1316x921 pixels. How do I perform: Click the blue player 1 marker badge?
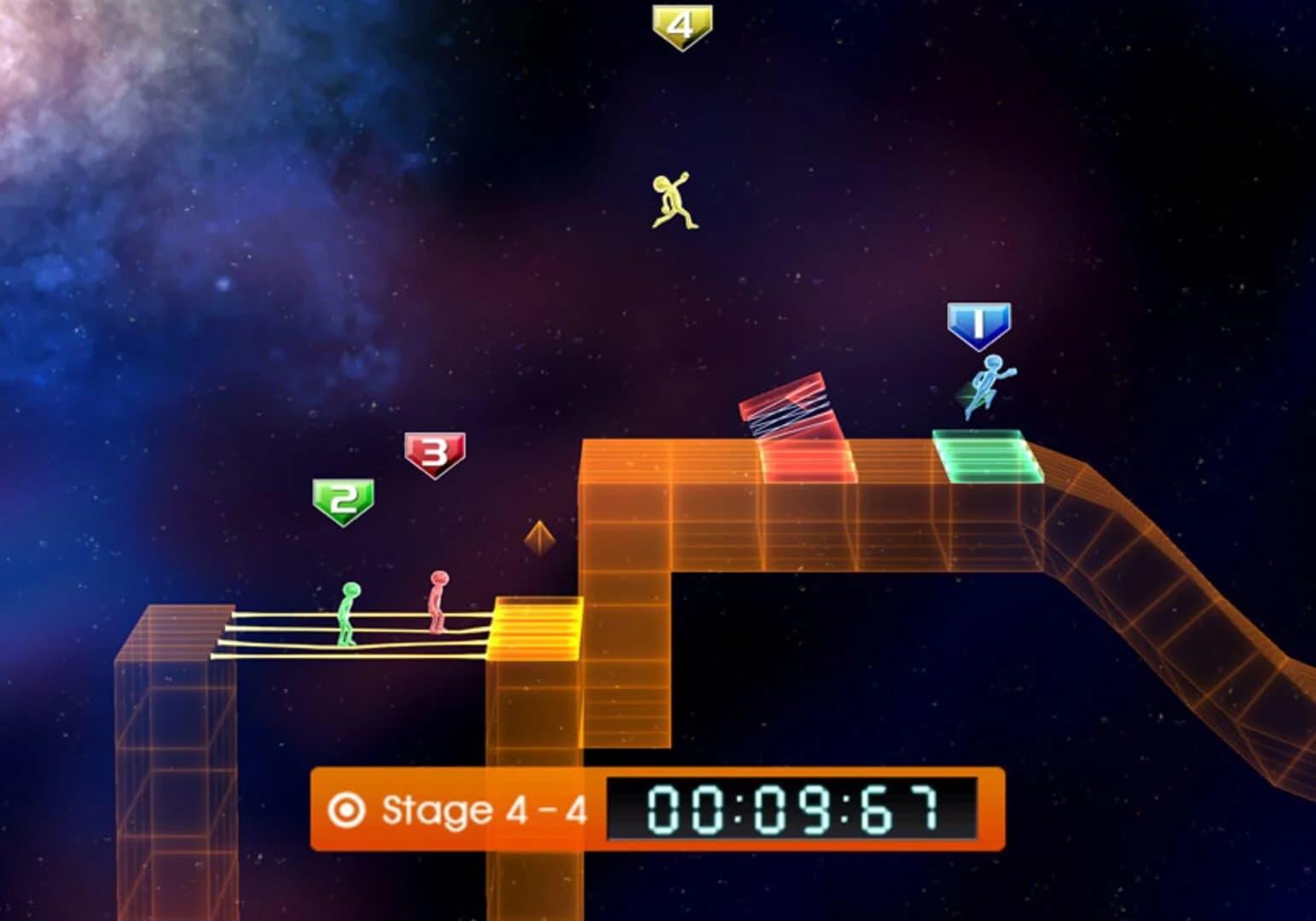pos(979,321)
